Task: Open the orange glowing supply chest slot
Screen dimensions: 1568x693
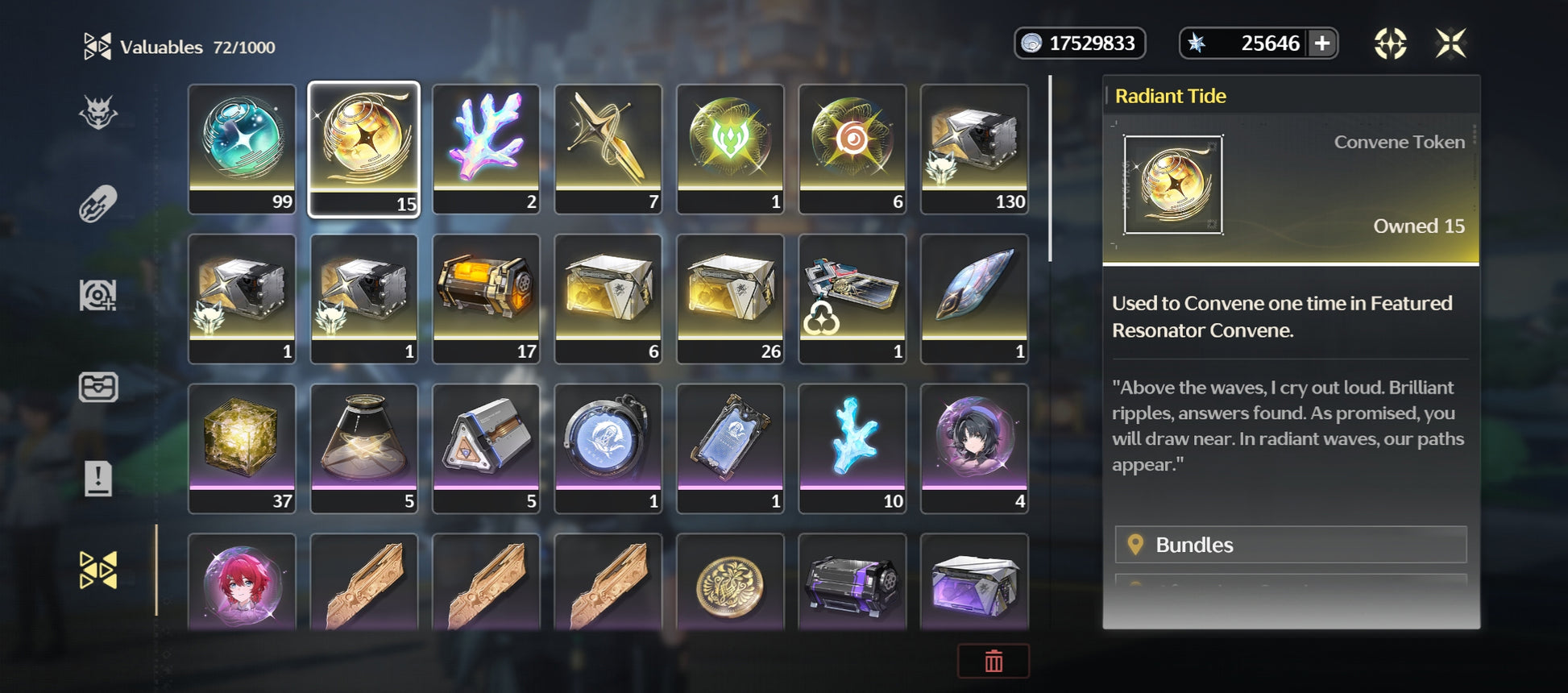Action: coord(486,298)
